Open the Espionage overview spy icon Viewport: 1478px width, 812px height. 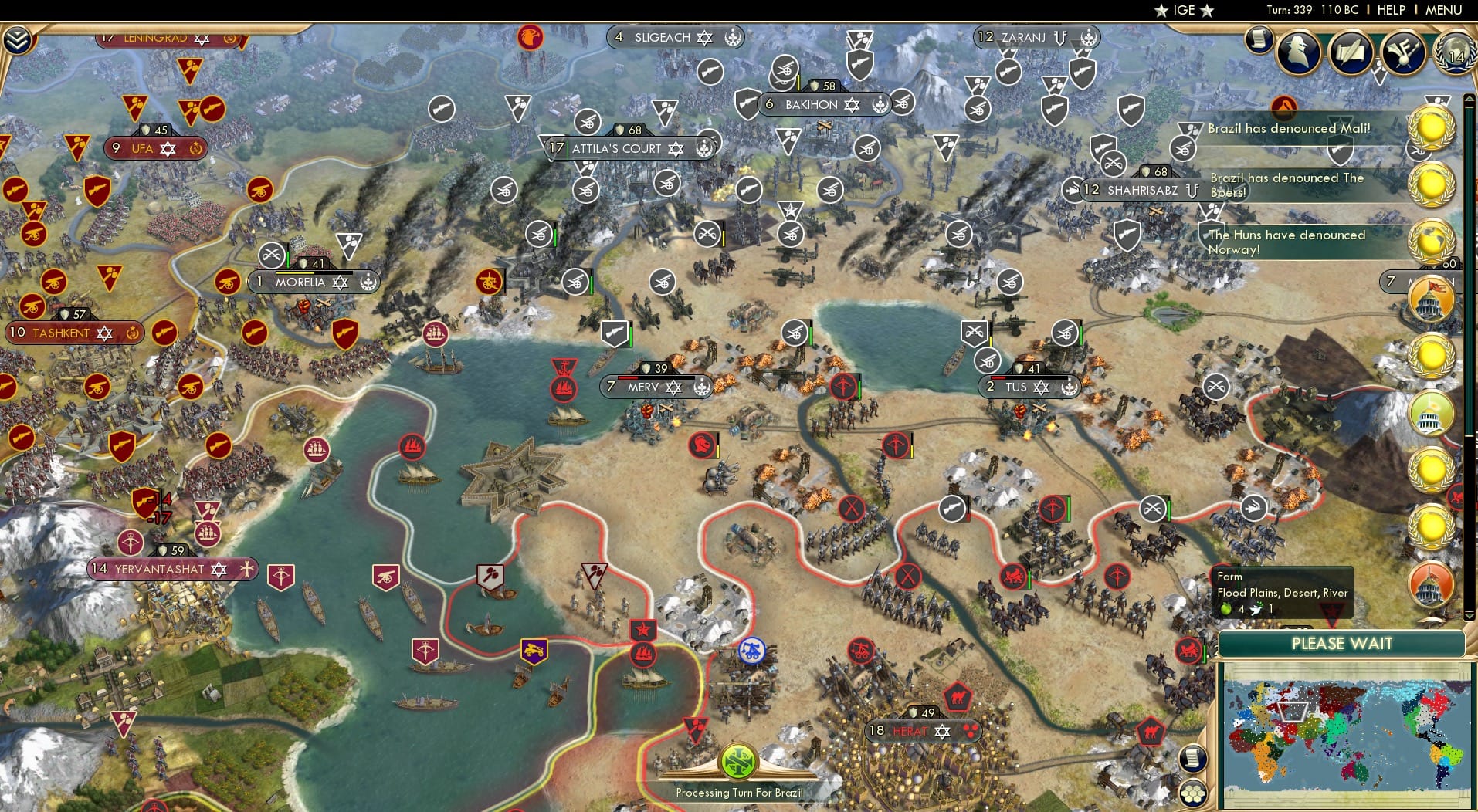coord(1298,52)
